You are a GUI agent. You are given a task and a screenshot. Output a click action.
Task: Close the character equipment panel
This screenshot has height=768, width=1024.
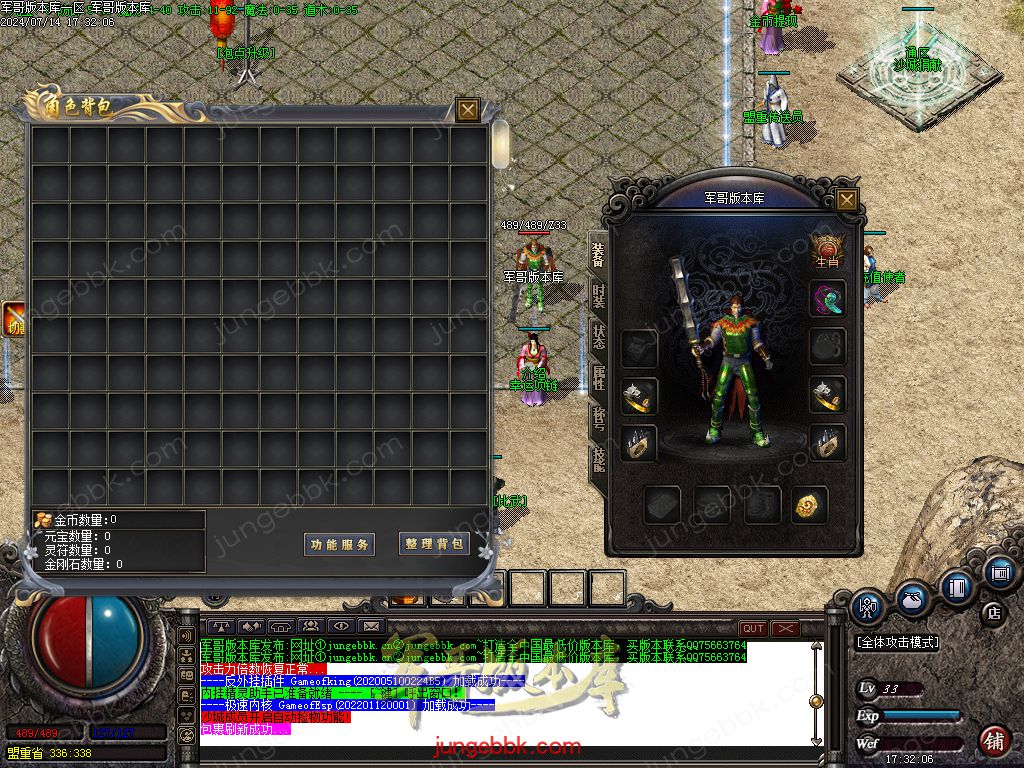[x=847, y=199]
